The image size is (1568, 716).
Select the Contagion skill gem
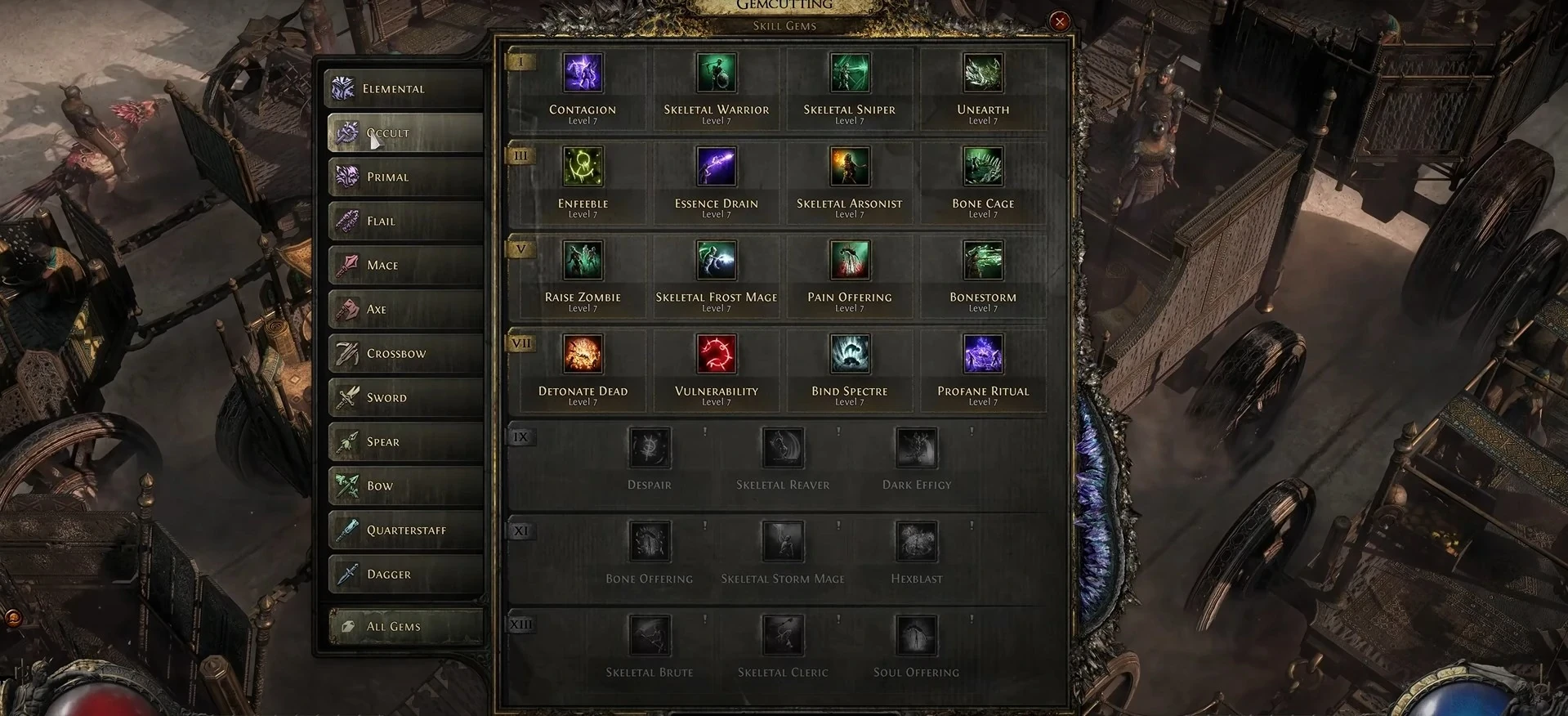tap(583, 73)
